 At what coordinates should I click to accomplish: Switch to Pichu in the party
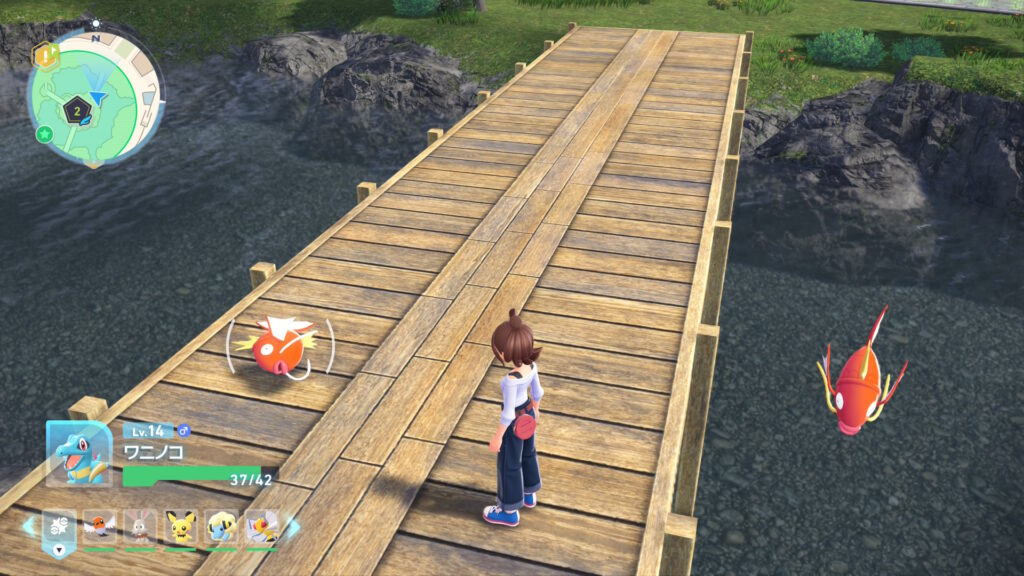tap(180, 526)
